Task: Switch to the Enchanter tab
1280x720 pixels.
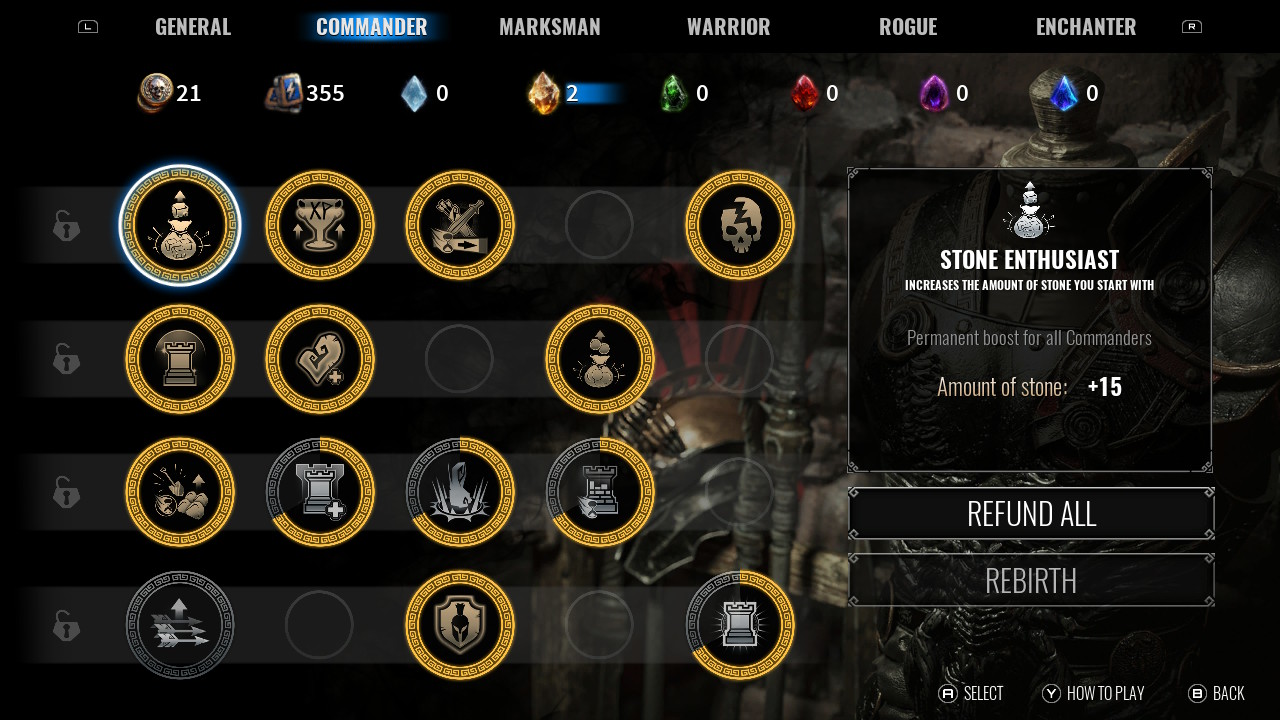Action: (x=1085, y=27)
